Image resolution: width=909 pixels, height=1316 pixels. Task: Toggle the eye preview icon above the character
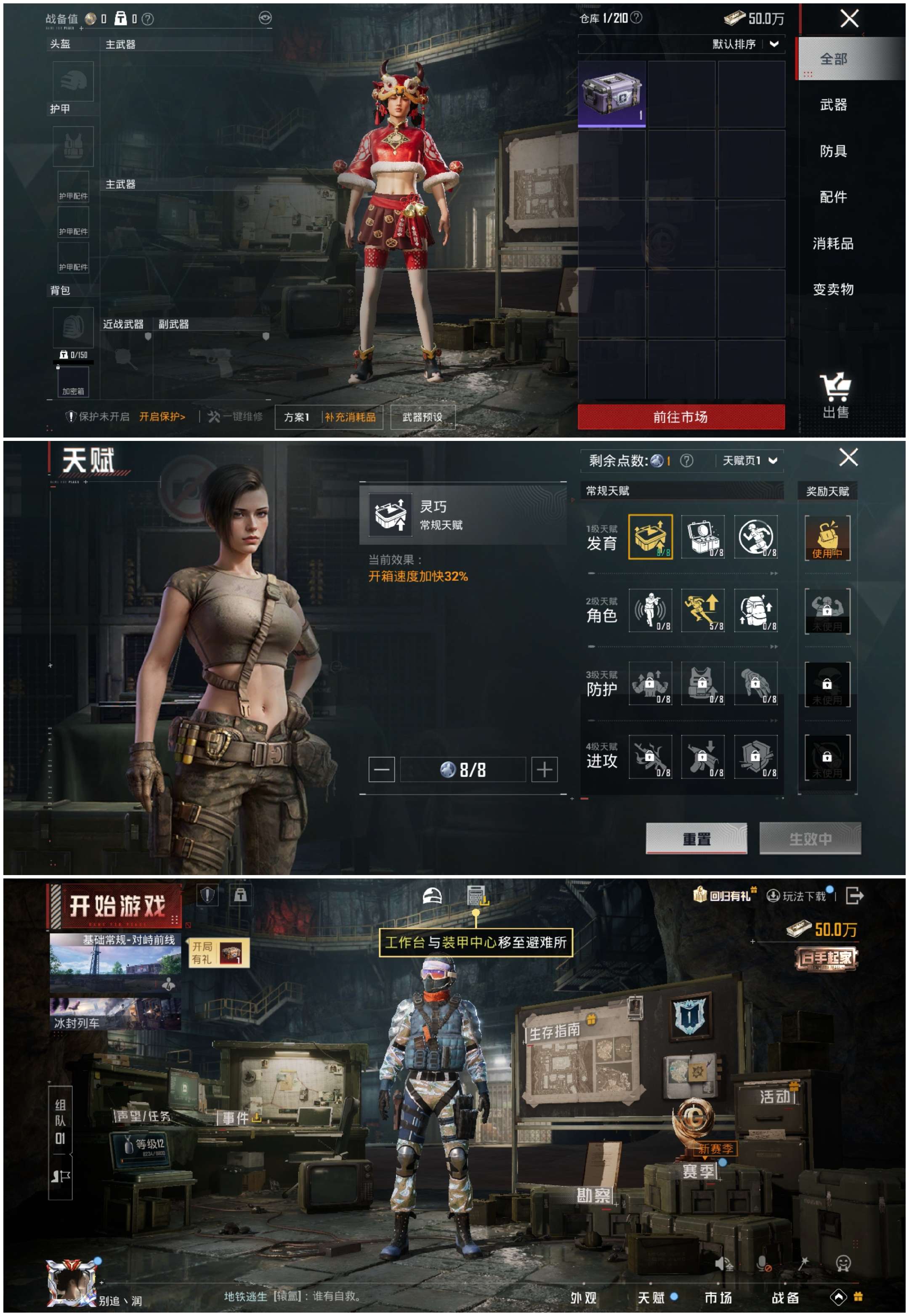[266, 17]
